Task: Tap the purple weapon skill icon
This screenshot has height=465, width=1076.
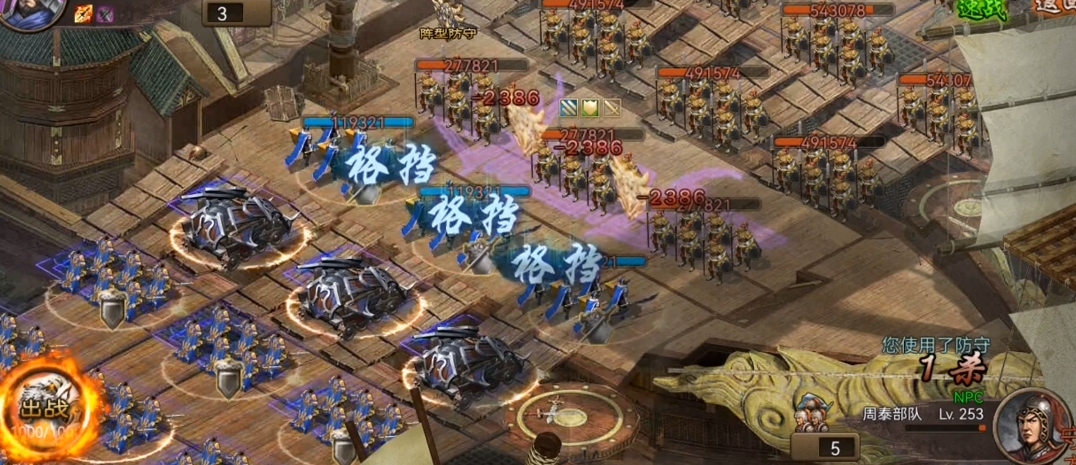Action: tap(105, 13)
